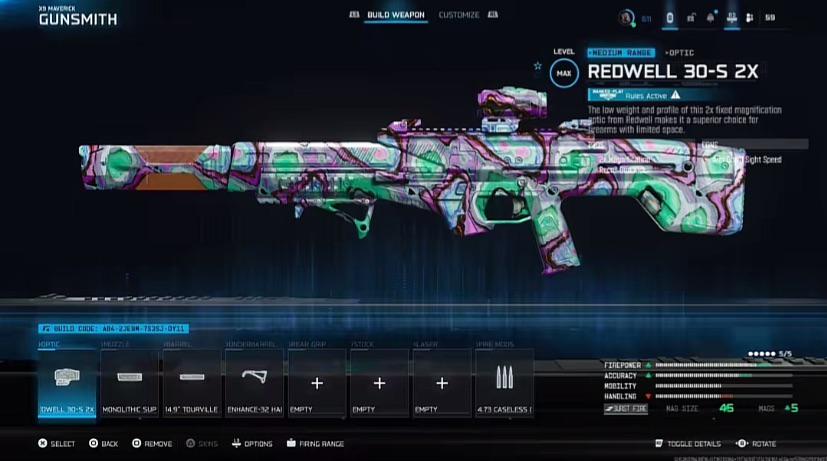Open the notifications bell
The height and width of the screenshot is (461, 827).
711,17
